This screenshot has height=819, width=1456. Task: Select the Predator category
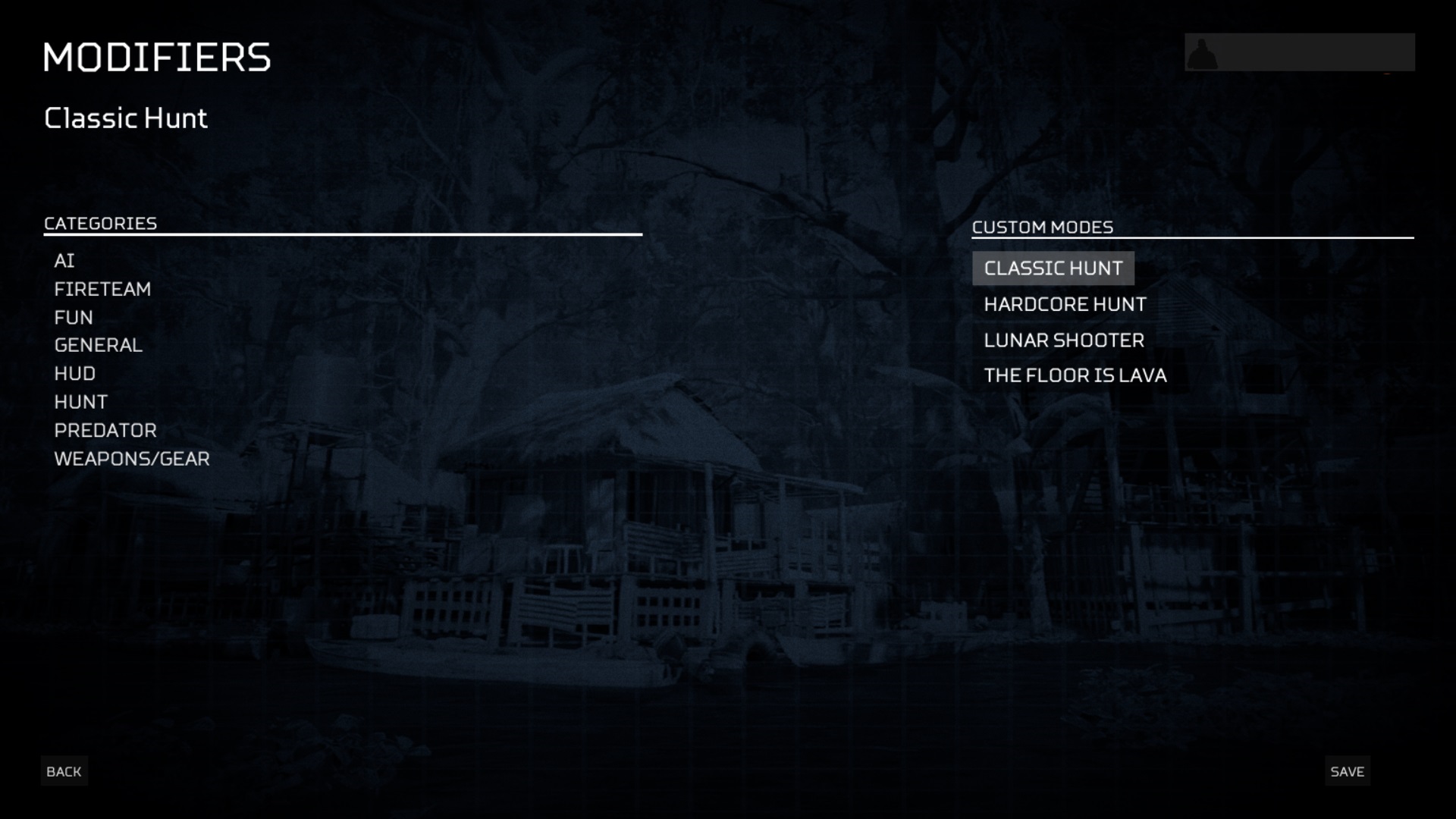point(105,430)
